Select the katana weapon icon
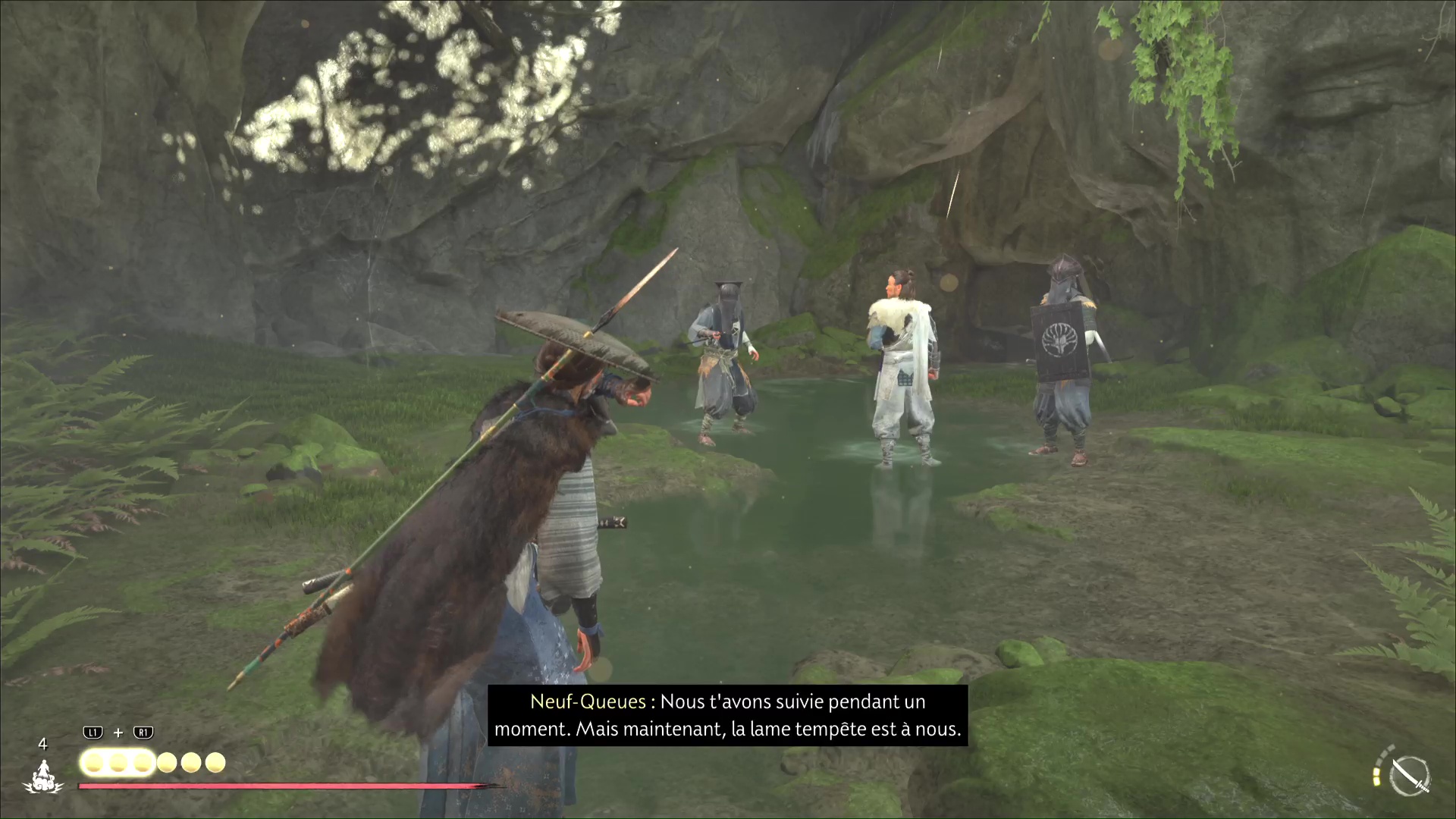This screenshot has width=1456, height=819. click(x=1410, y=776)
